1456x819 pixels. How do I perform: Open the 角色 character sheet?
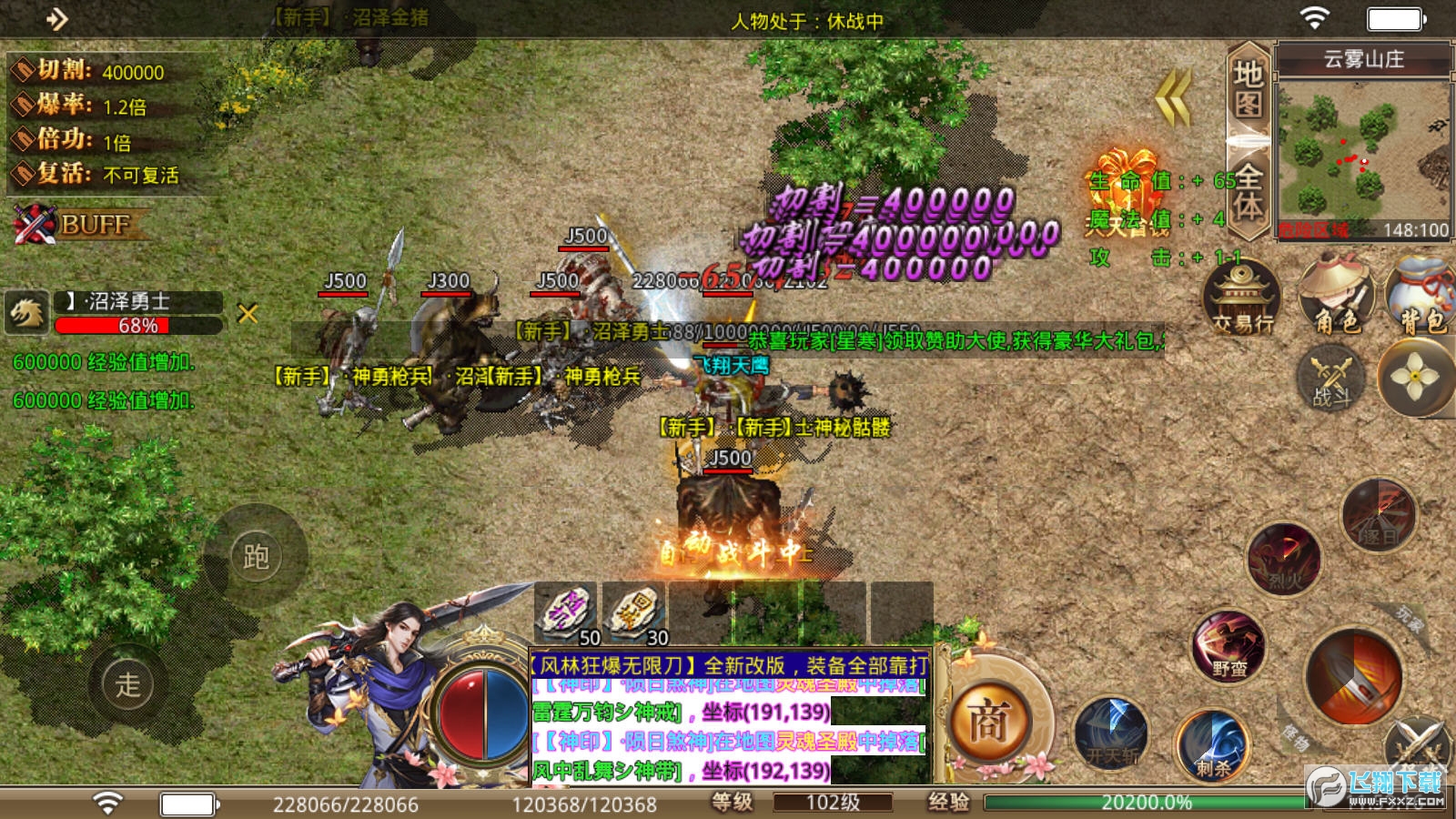[x=1336, y=297]
